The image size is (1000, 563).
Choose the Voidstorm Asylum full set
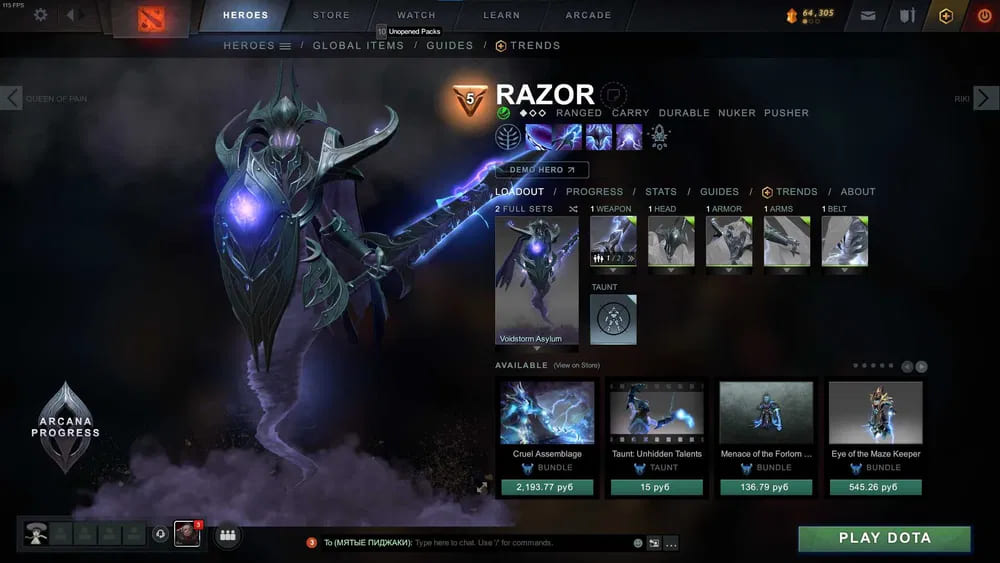[x=536, y=281]
